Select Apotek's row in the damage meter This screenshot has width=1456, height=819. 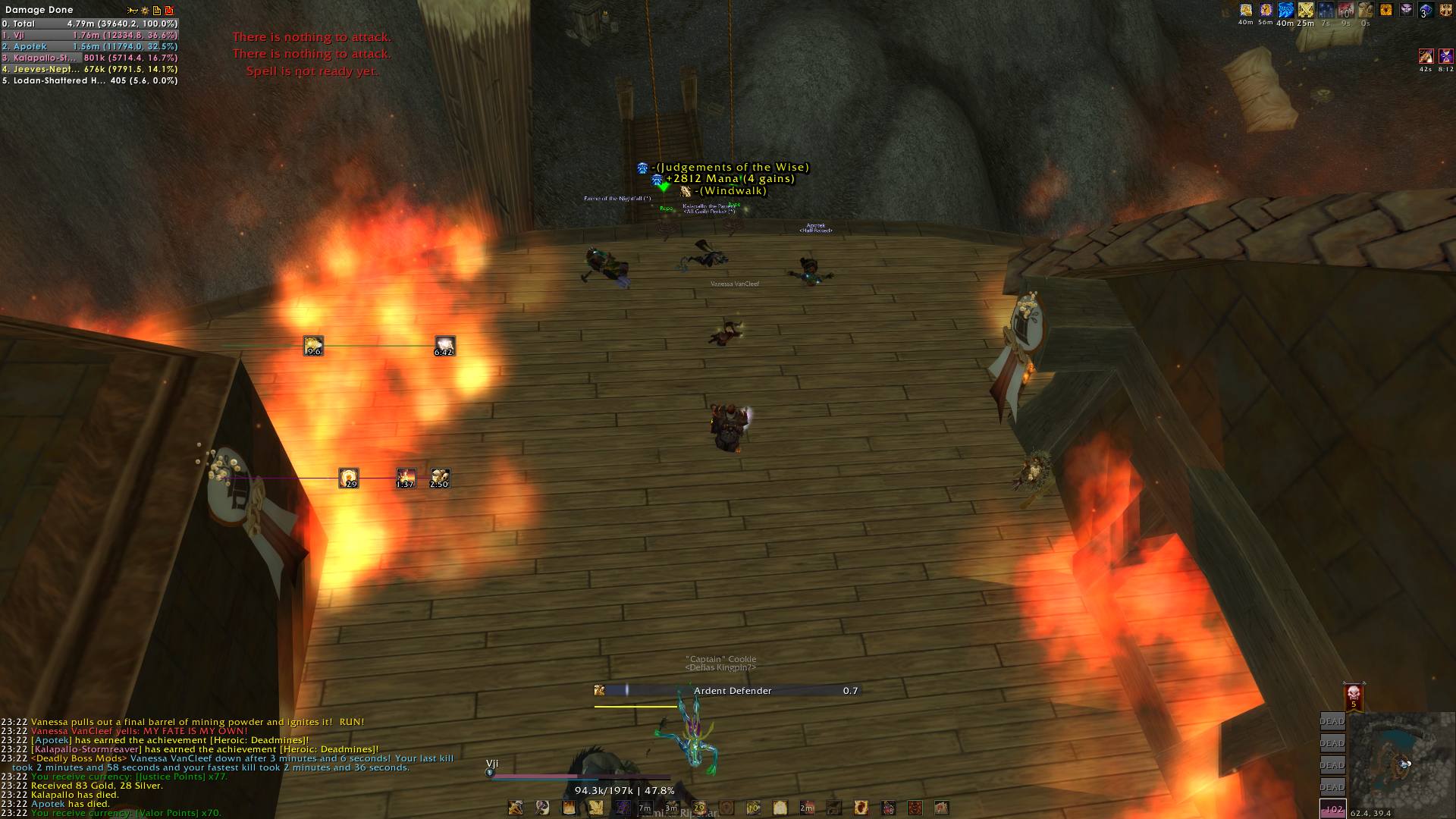coord(89,46)
